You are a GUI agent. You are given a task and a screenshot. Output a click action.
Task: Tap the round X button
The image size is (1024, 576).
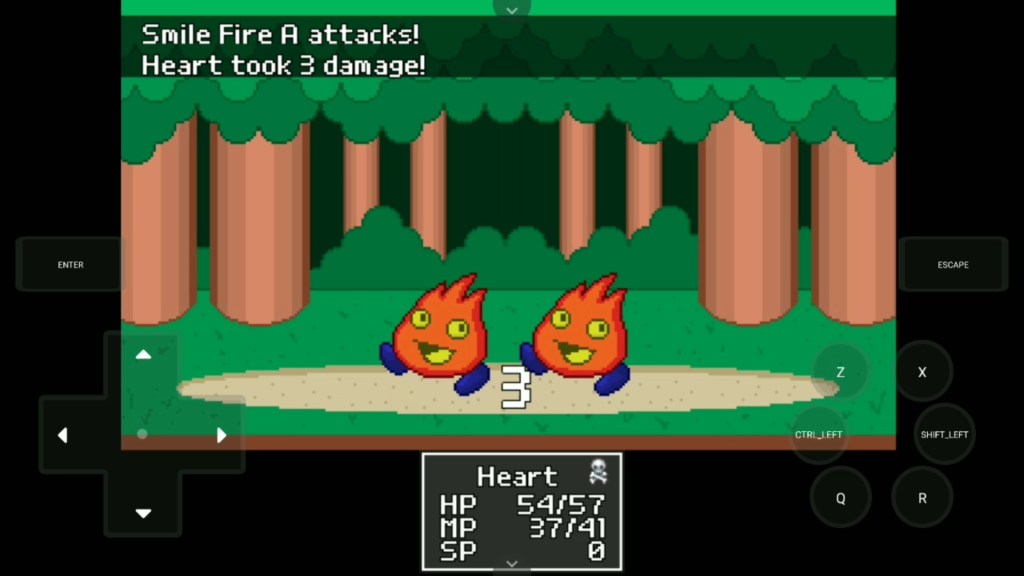click(922, 372)
